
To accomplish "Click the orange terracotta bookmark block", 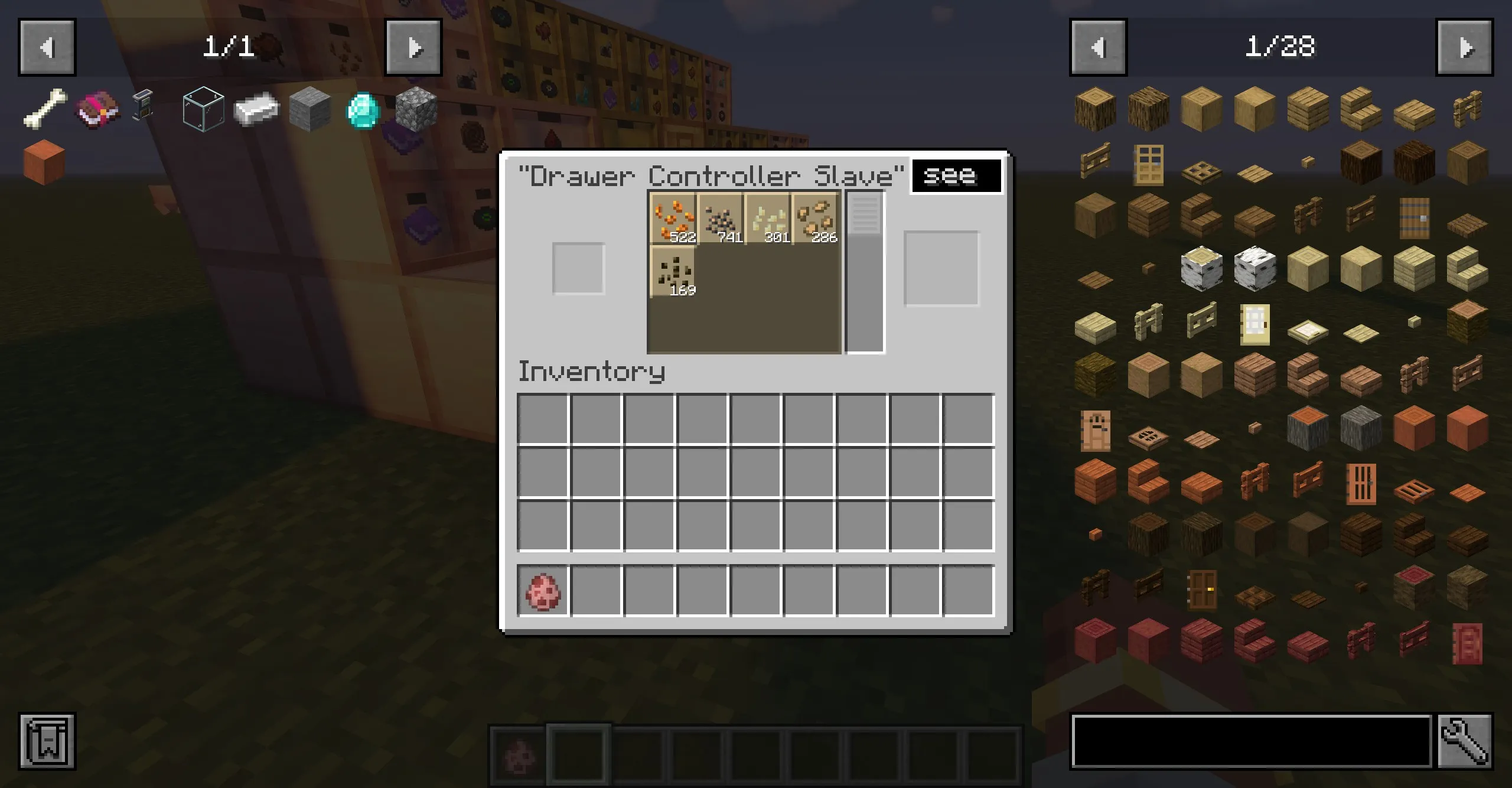I will click(43, 162).
